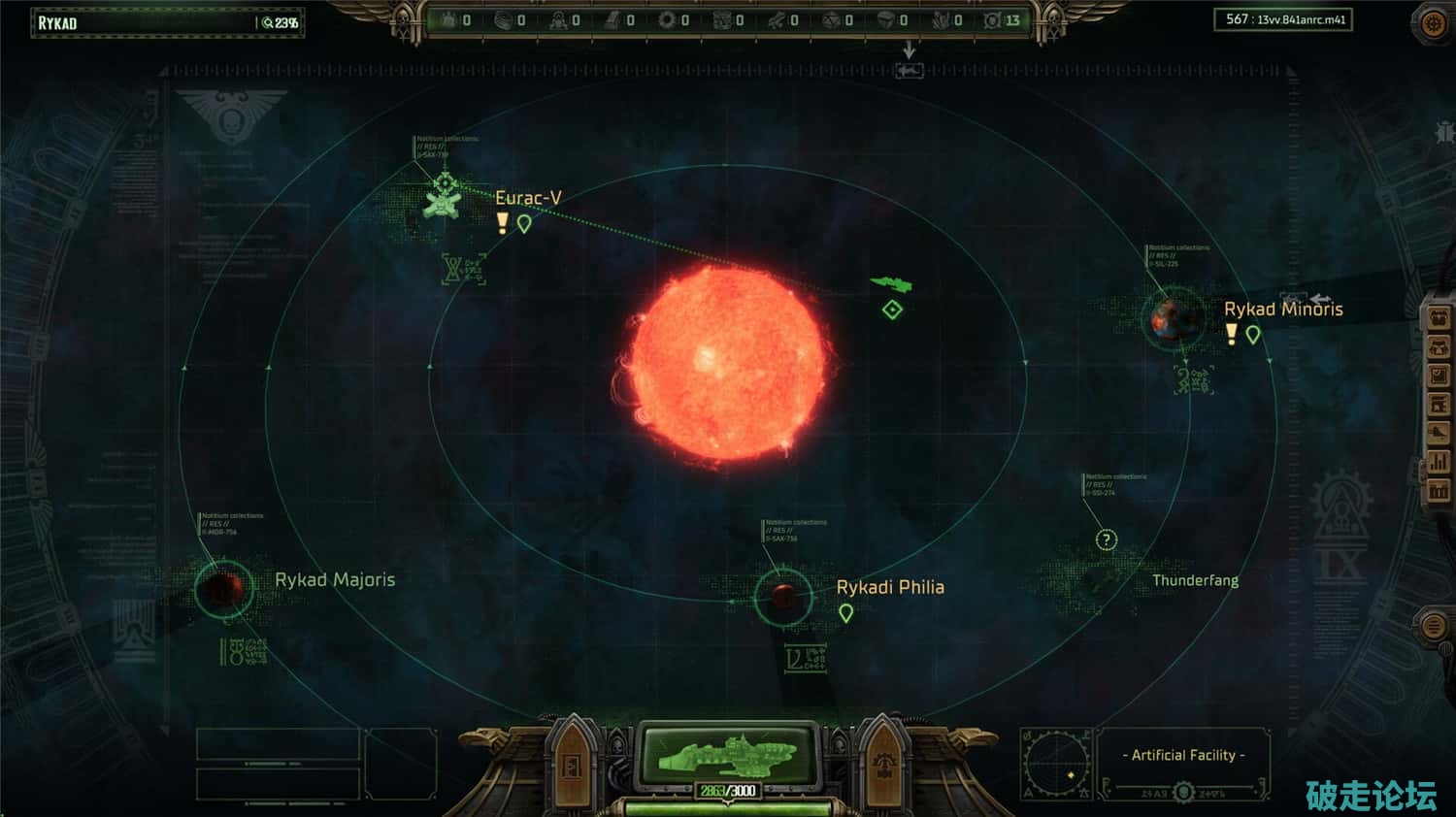
Task: Select the Artificial Facility info panel
Action: point(1183,755)
